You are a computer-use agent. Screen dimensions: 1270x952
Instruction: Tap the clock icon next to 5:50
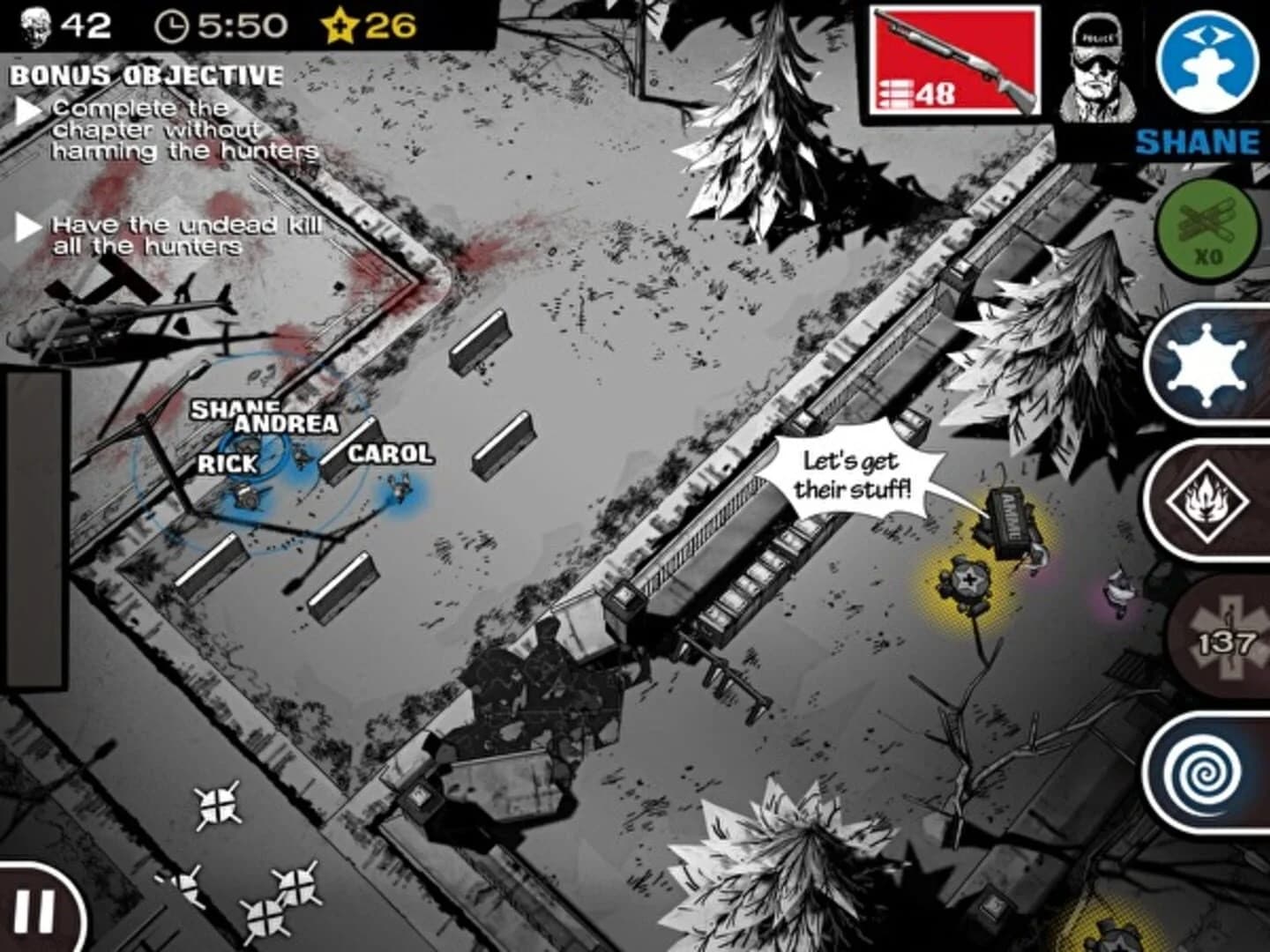pyautogui.click(x=170, y=26)
